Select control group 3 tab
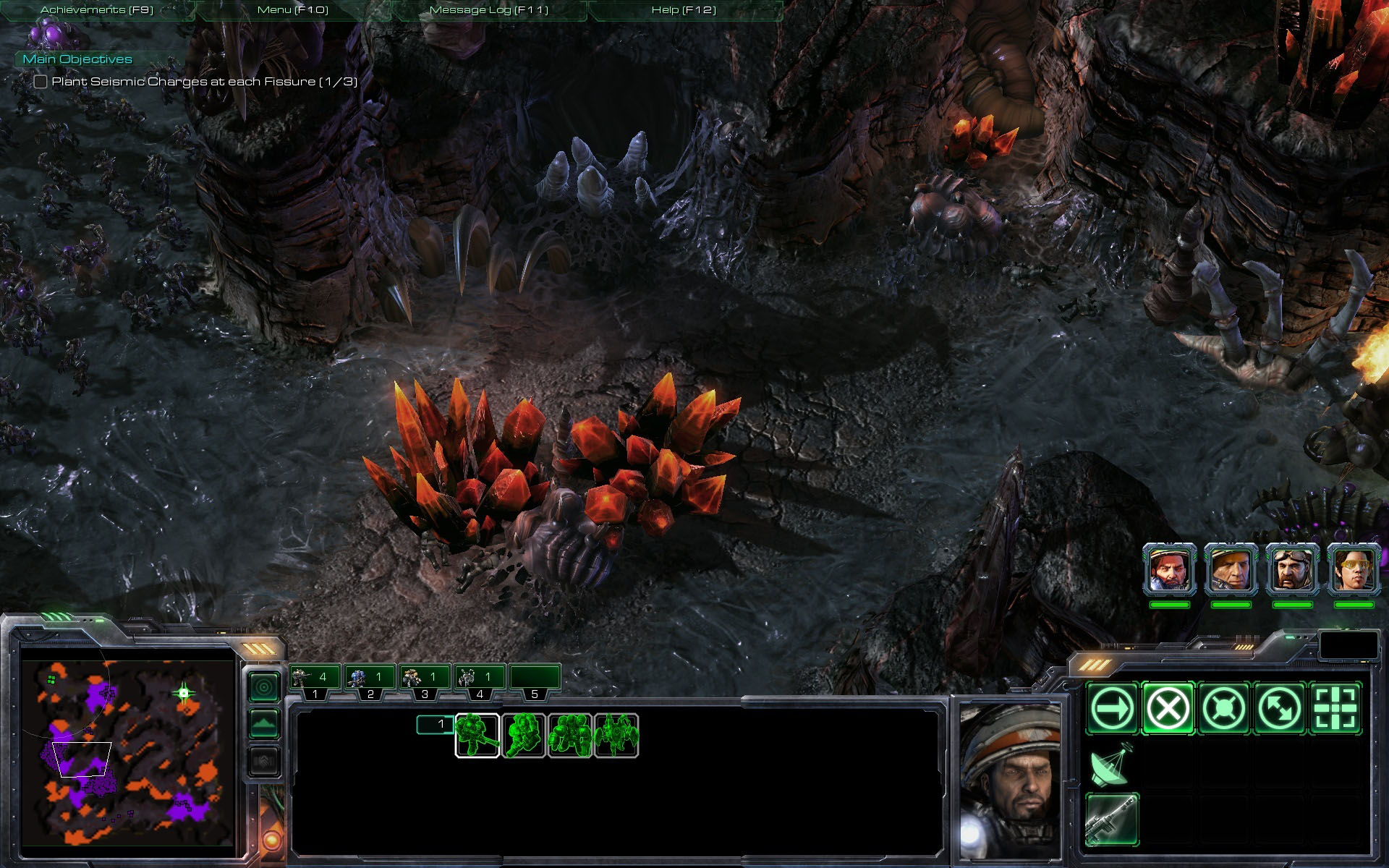Screen dimensions: 1389x868 pos(425,681)
